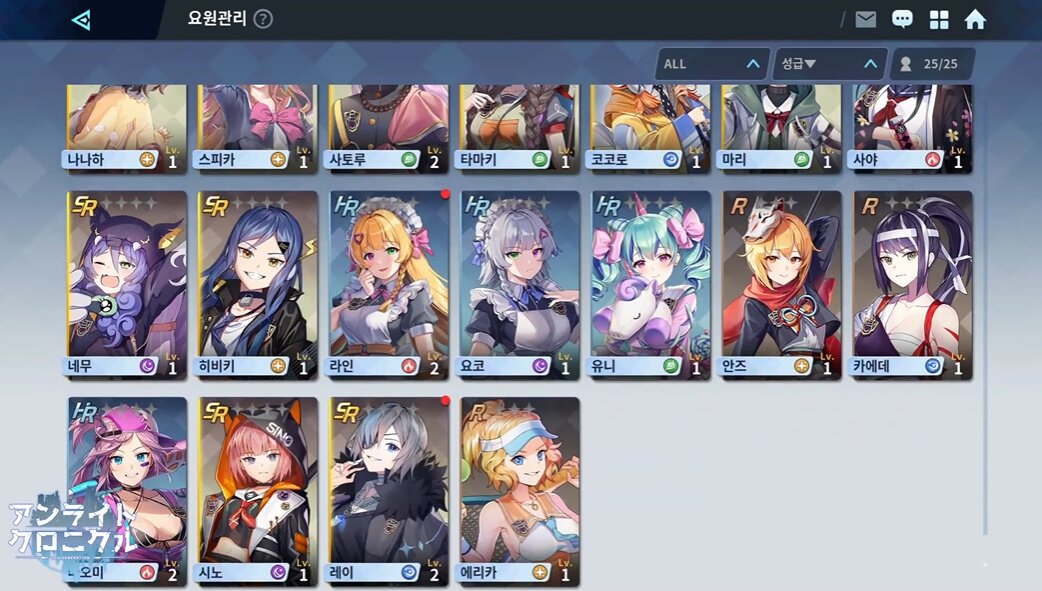This screenshot has width=1042, height=591.
Task: Pick the 시노 hooded character card
Action: coord(258,488)
